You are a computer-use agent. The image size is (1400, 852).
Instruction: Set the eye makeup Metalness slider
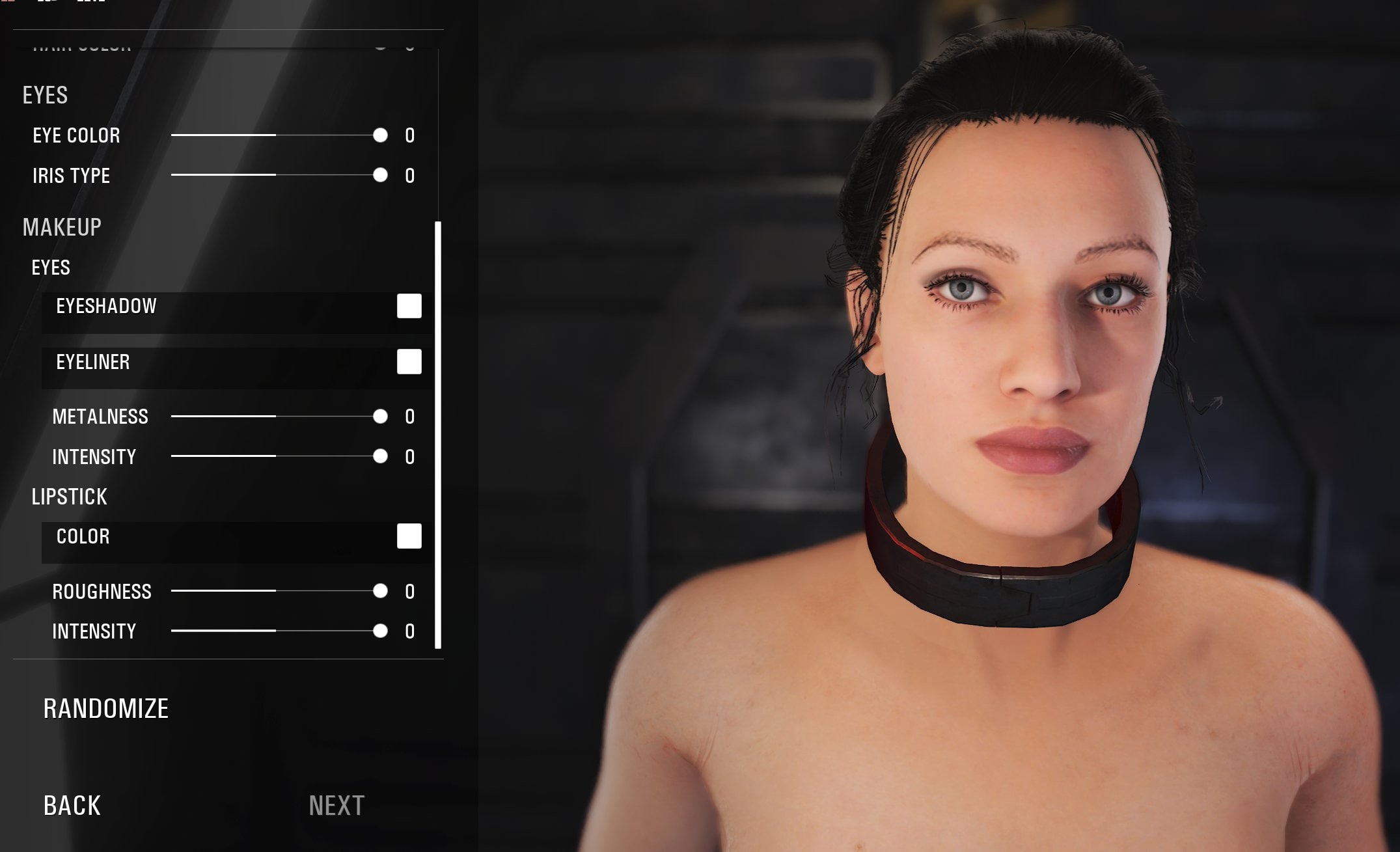(x=380, y=417)
